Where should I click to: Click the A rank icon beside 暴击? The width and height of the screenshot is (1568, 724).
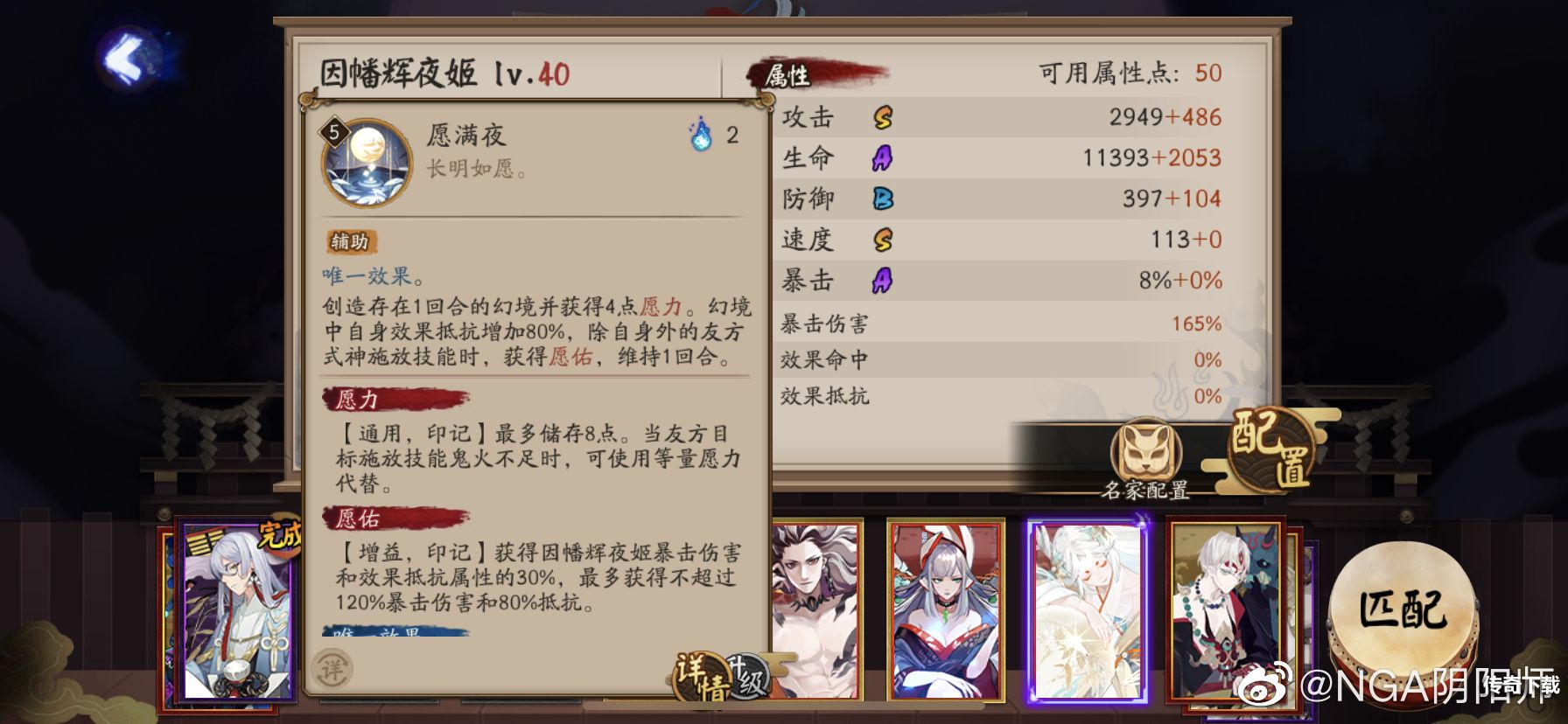[x=885, y=281]
